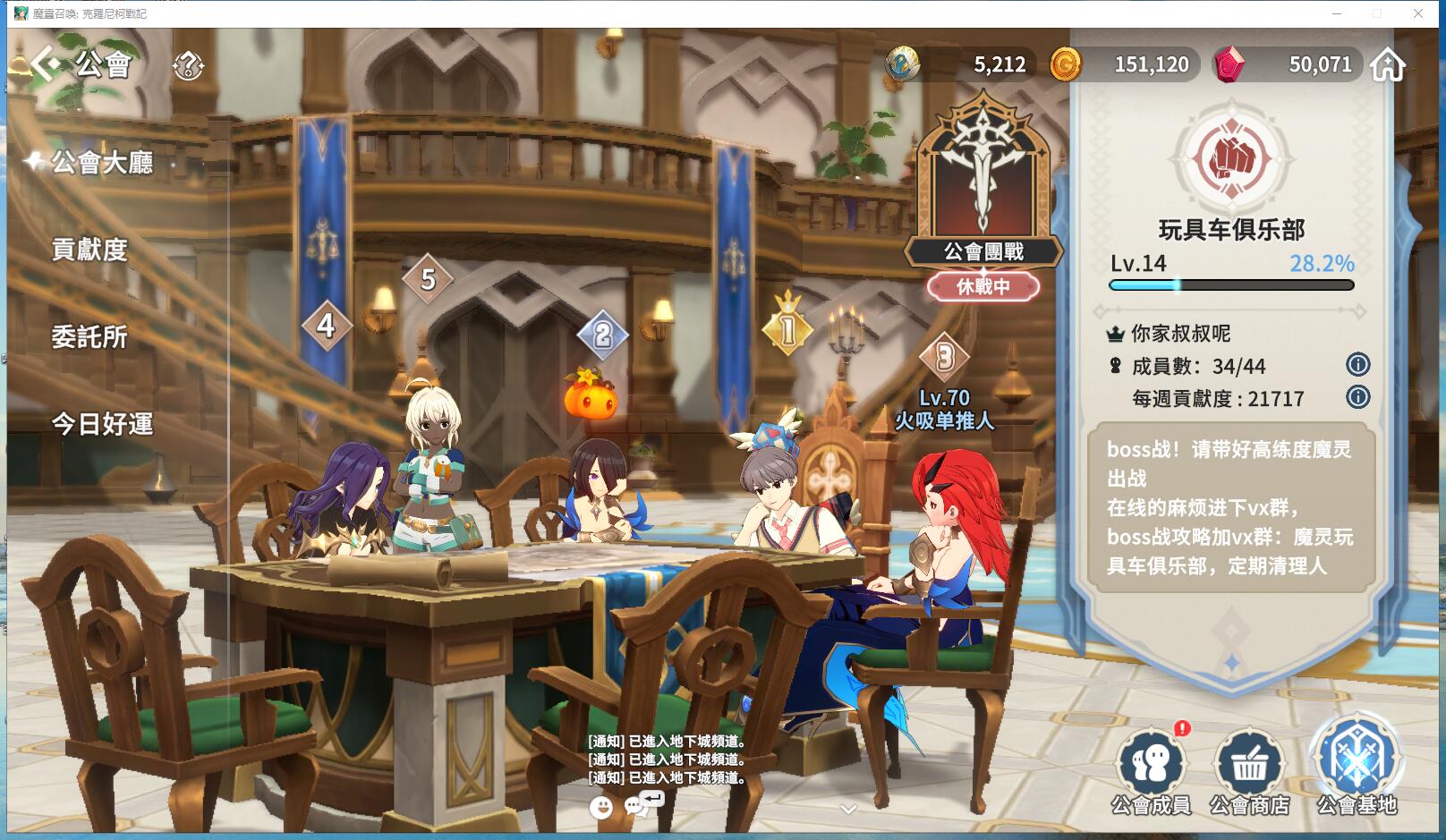Go back using the 公會 back arrow
1446x840 pixels.
coord(48,64)
